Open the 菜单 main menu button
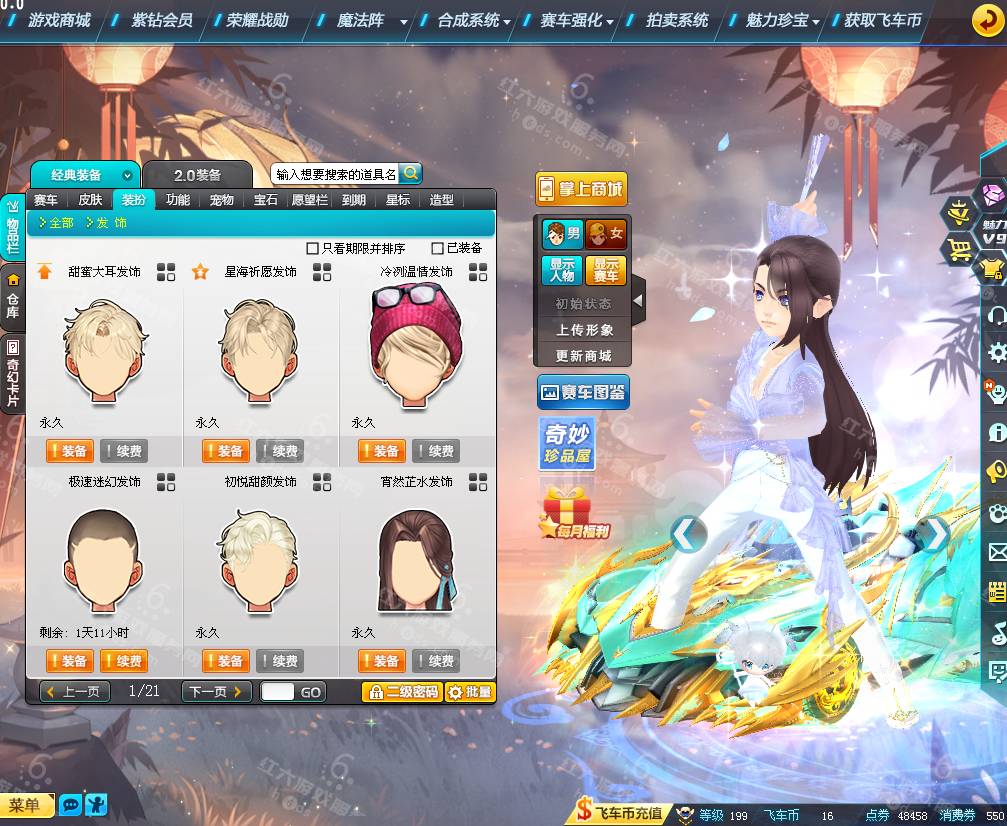 tap(27, 805)
